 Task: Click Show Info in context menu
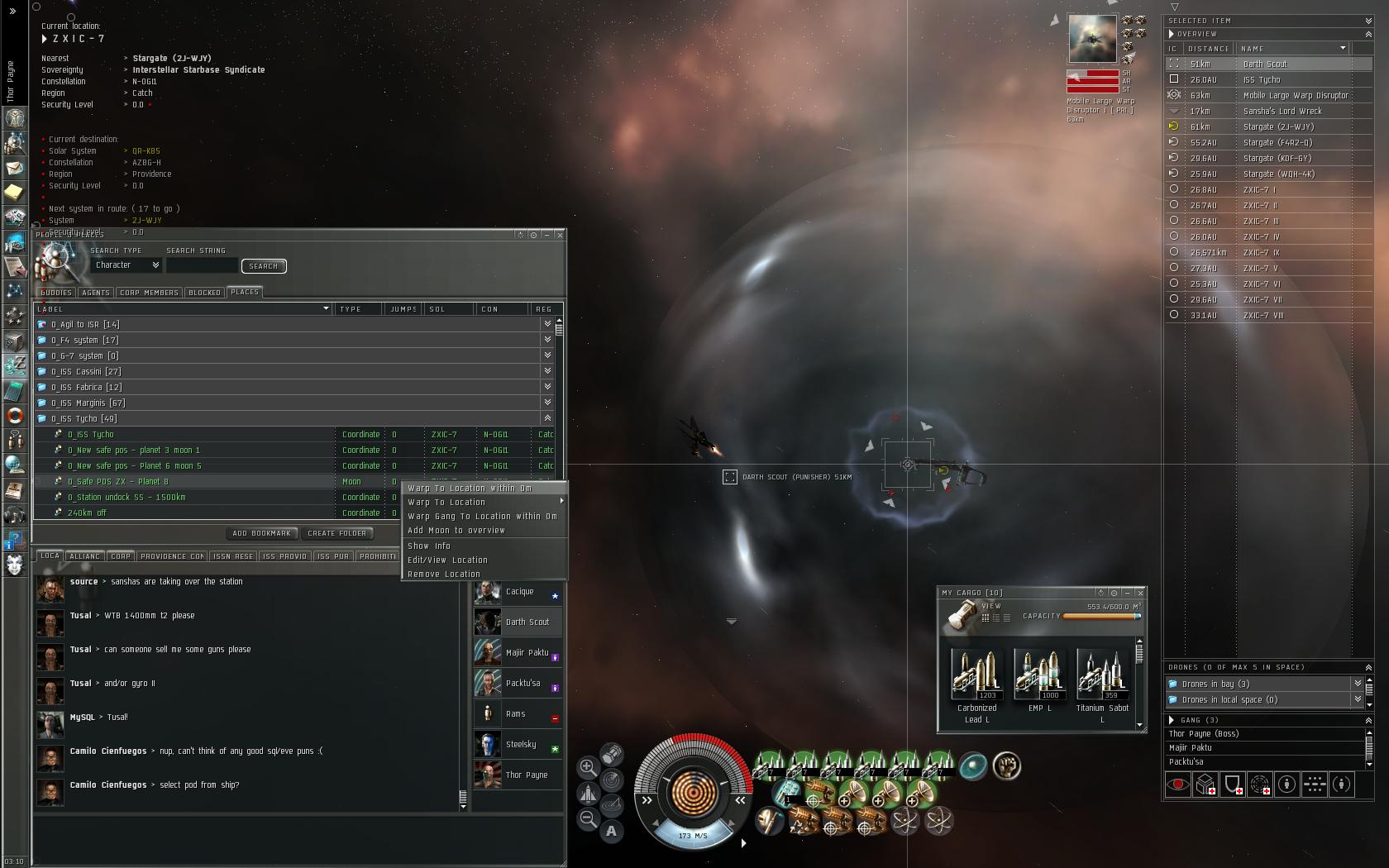point(429,546)
